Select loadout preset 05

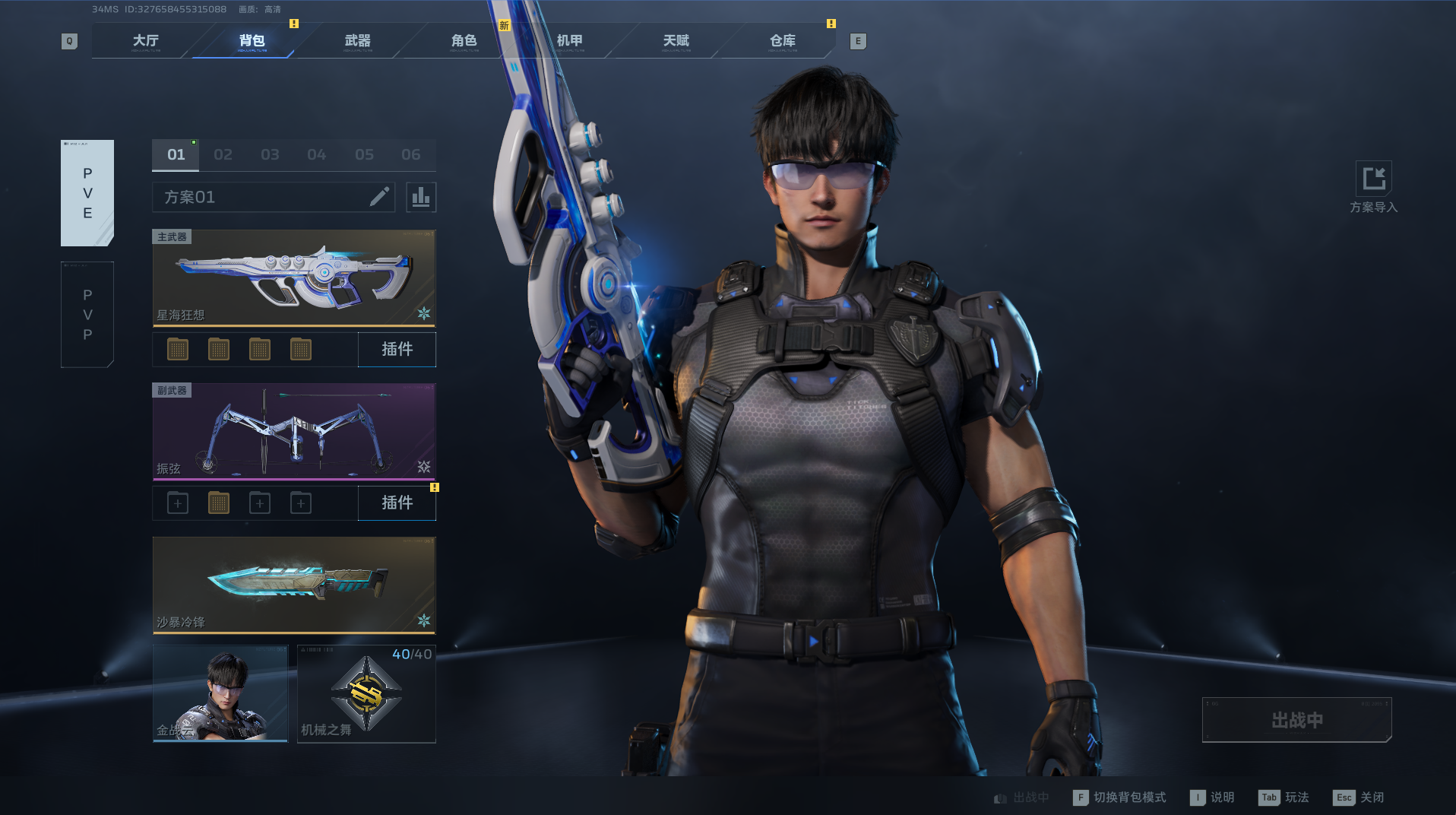tap(364, 155)
